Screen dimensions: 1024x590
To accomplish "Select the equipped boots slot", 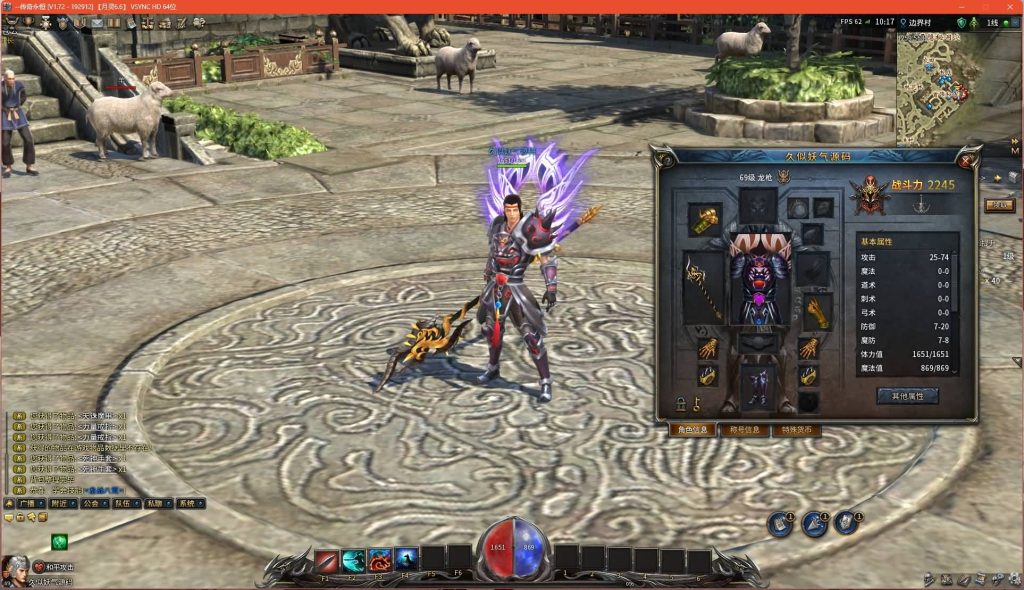I will [x=759, y=386].
